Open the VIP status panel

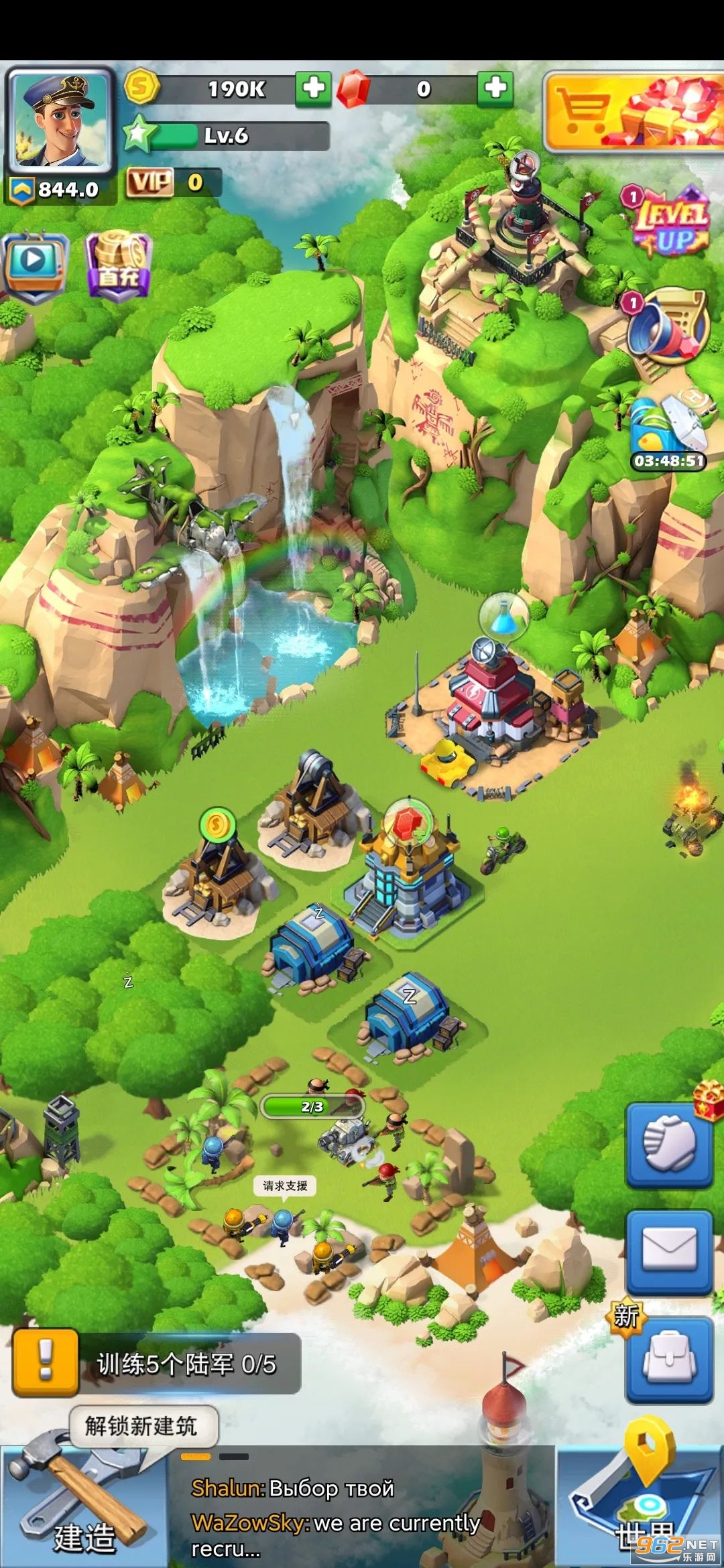point(172,182)
